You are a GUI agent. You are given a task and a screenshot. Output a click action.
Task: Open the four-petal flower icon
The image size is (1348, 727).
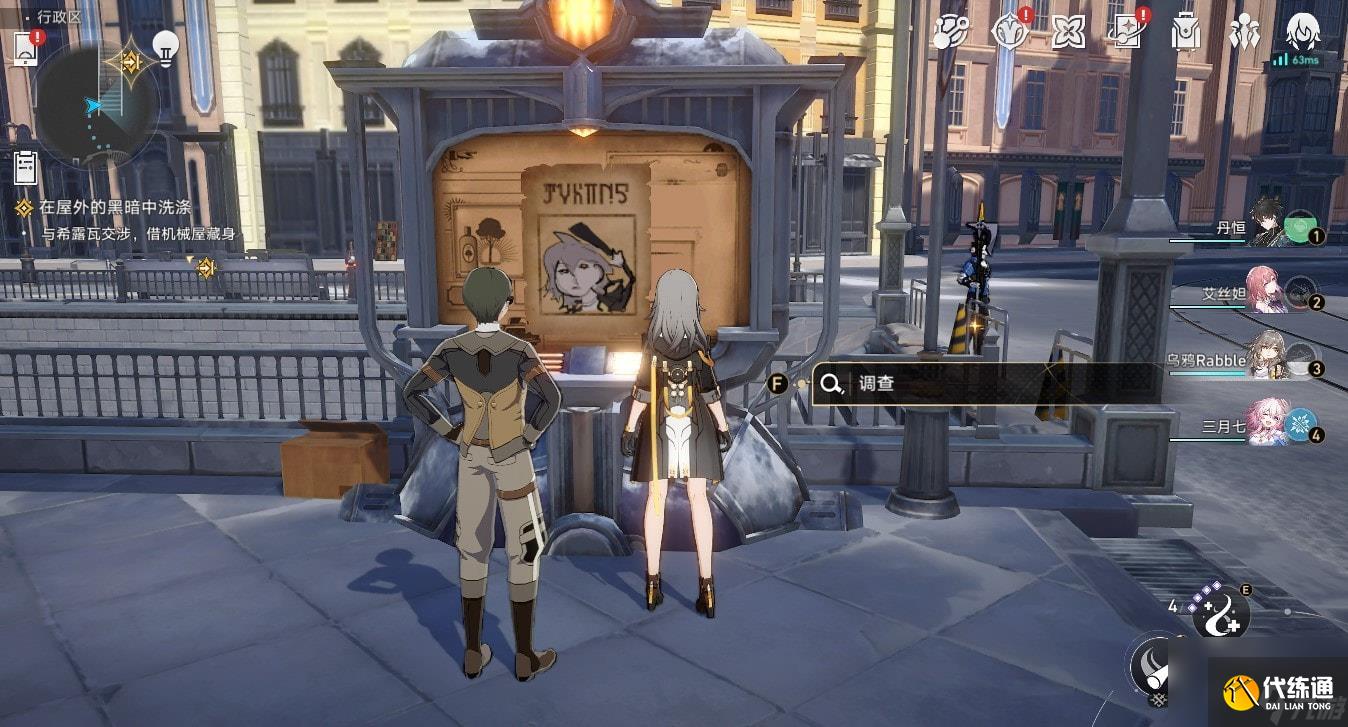pyautogui.click(x=1068, y=32)
